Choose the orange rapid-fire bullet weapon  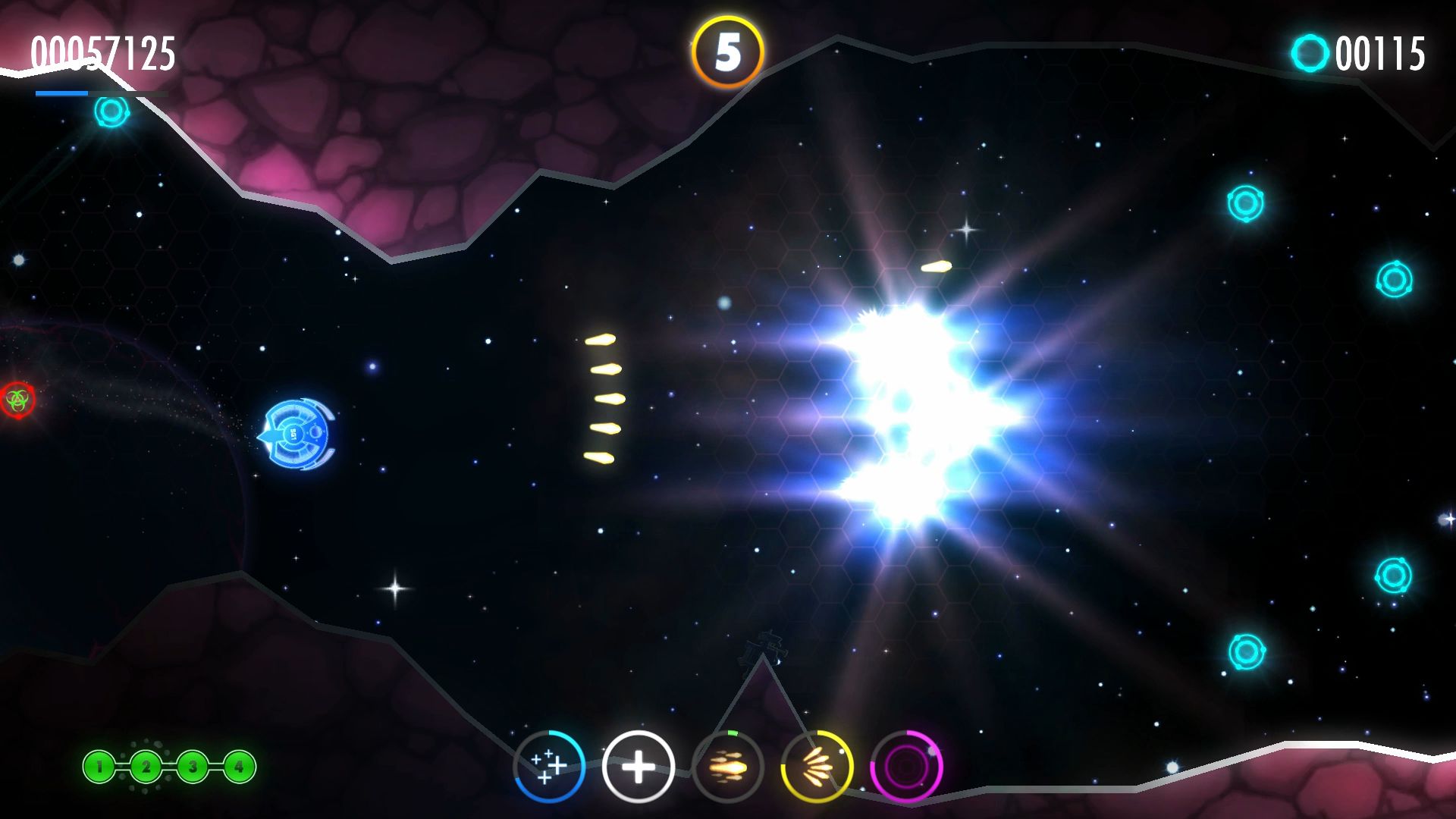click(727, 767)
